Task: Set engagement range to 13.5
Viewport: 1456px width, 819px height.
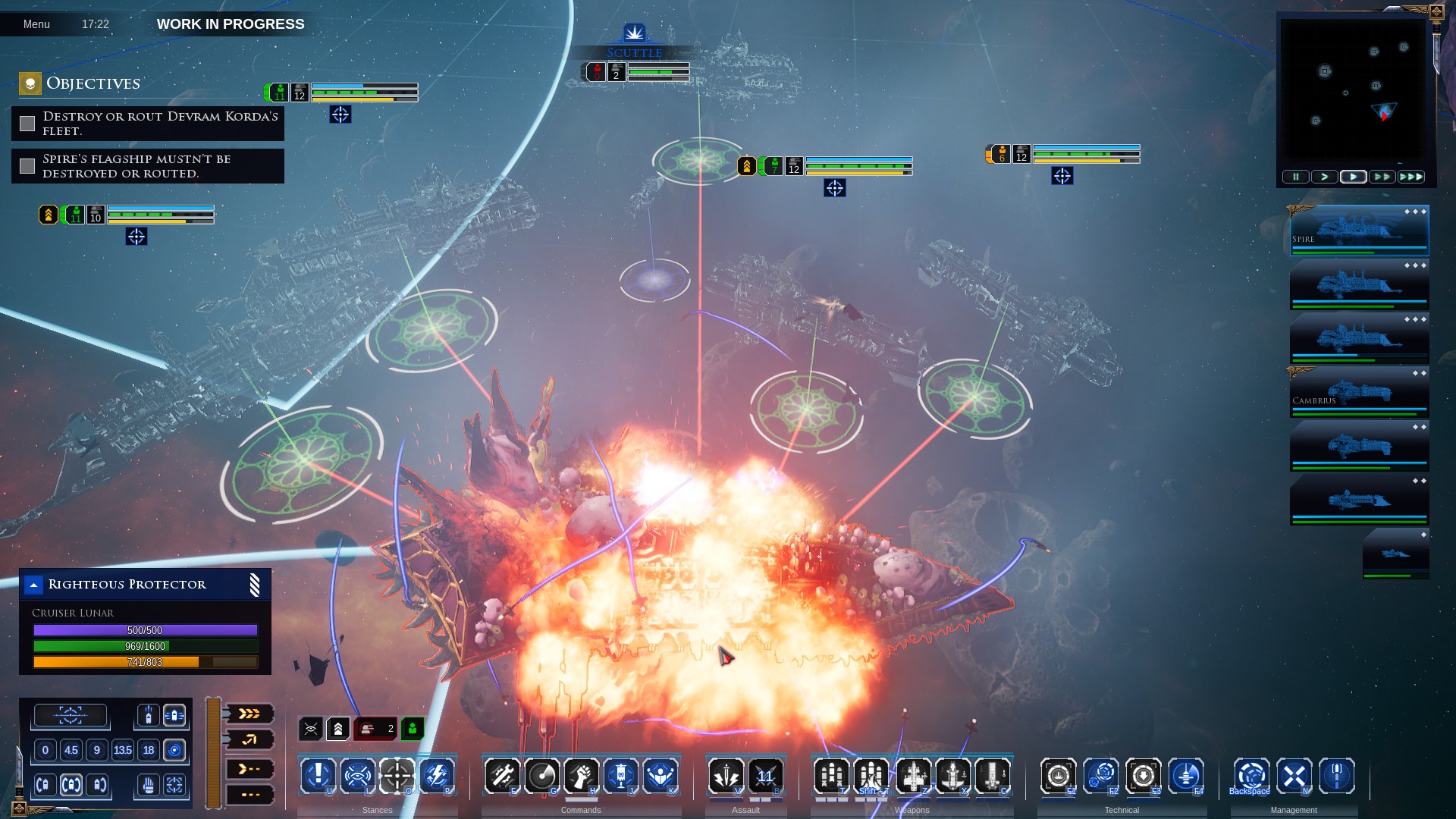Action: (x=122, y=750)
